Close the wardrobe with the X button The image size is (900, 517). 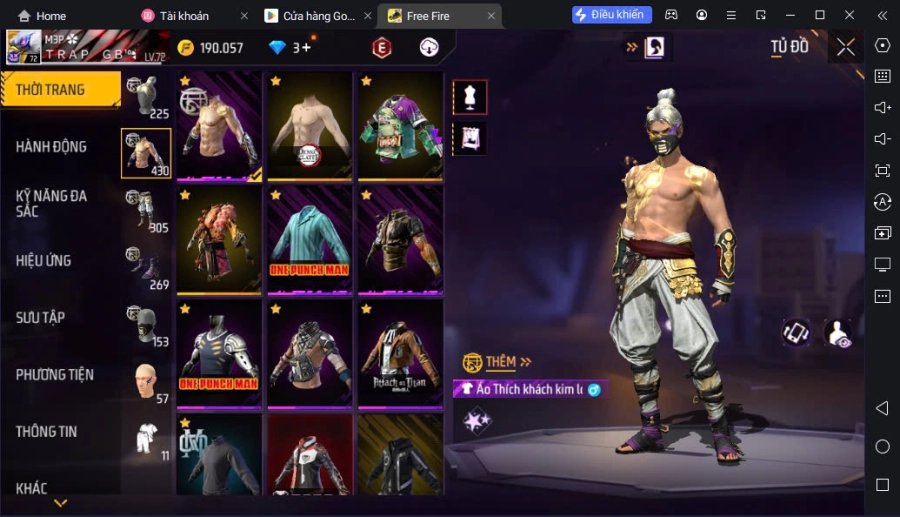(x=846, y=47)
